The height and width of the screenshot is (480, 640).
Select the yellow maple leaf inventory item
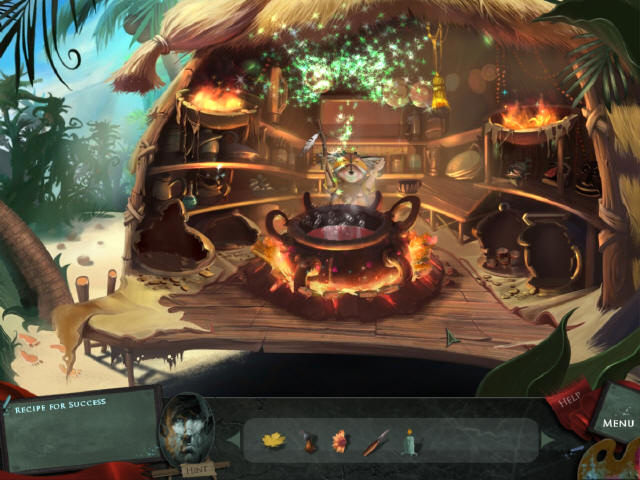point(272,439)
